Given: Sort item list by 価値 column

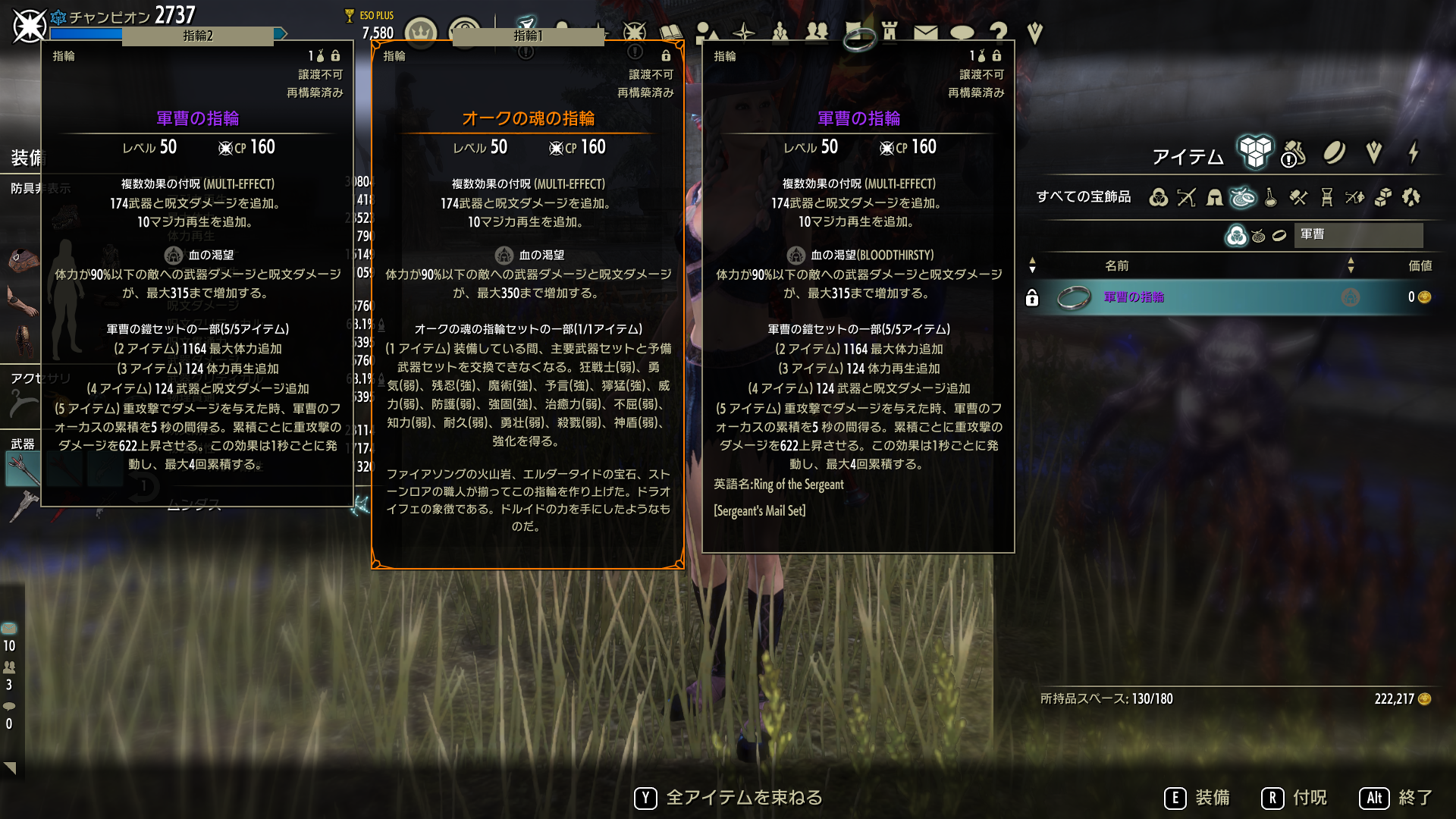Looking at the screenshot, I should 1420,266.
